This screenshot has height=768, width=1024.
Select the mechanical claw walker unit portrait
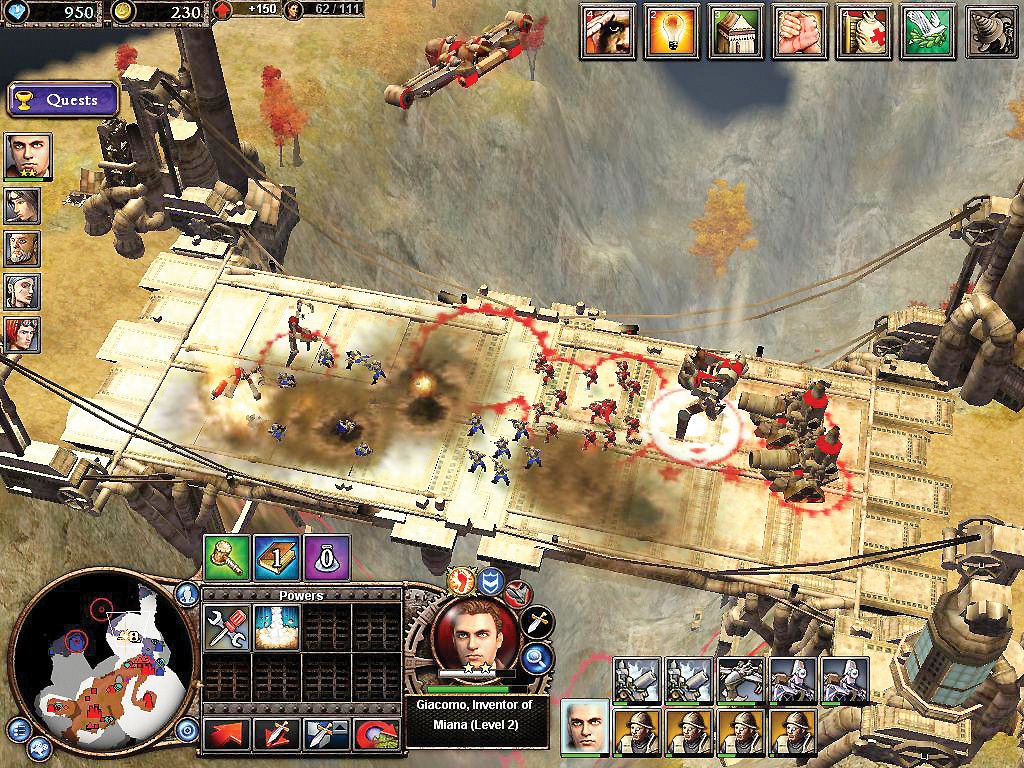point(740,679)
